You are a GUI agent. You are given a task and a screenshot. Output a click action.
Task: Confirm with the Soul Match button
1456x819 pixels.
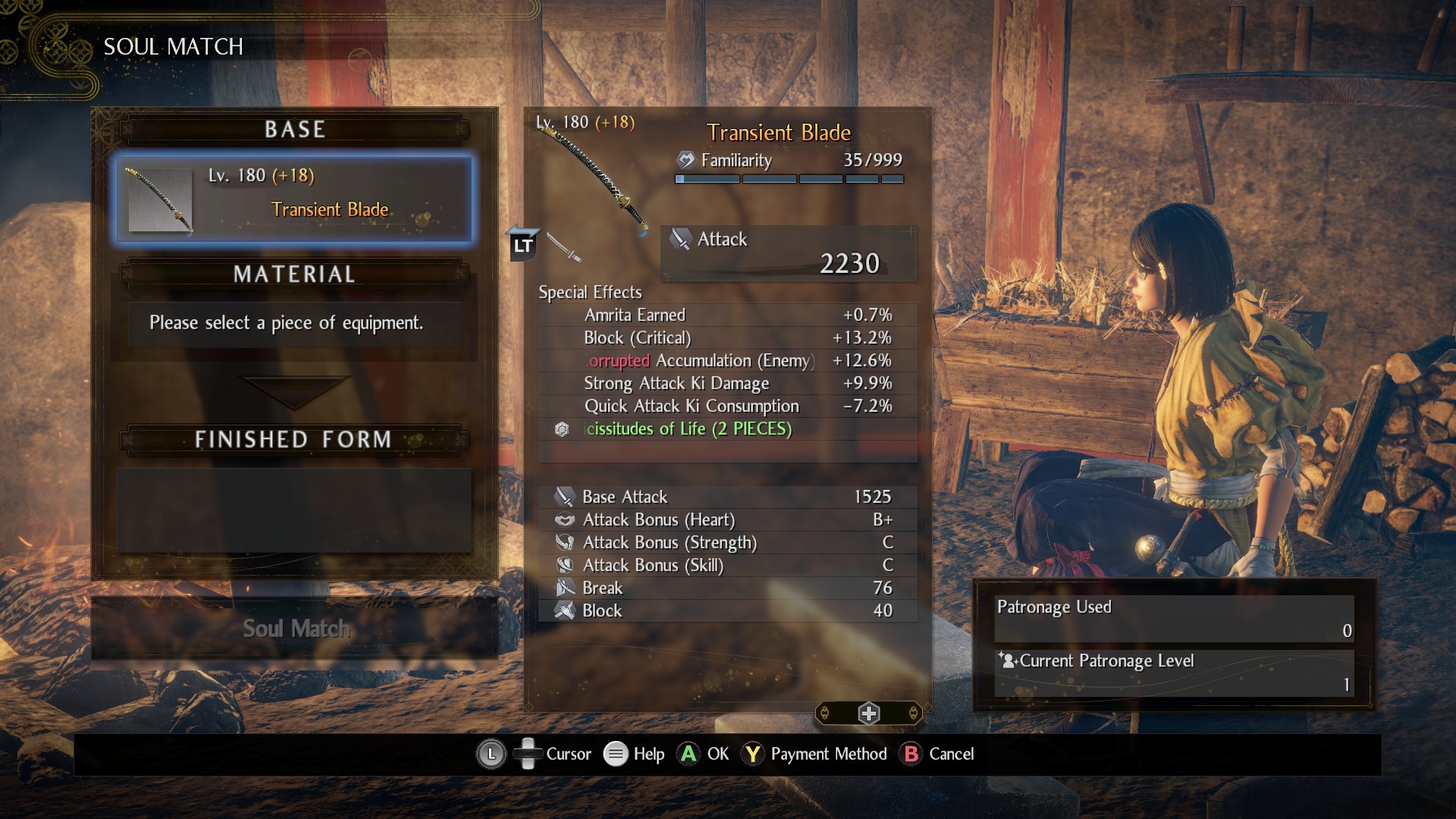(x=296, y=629)
